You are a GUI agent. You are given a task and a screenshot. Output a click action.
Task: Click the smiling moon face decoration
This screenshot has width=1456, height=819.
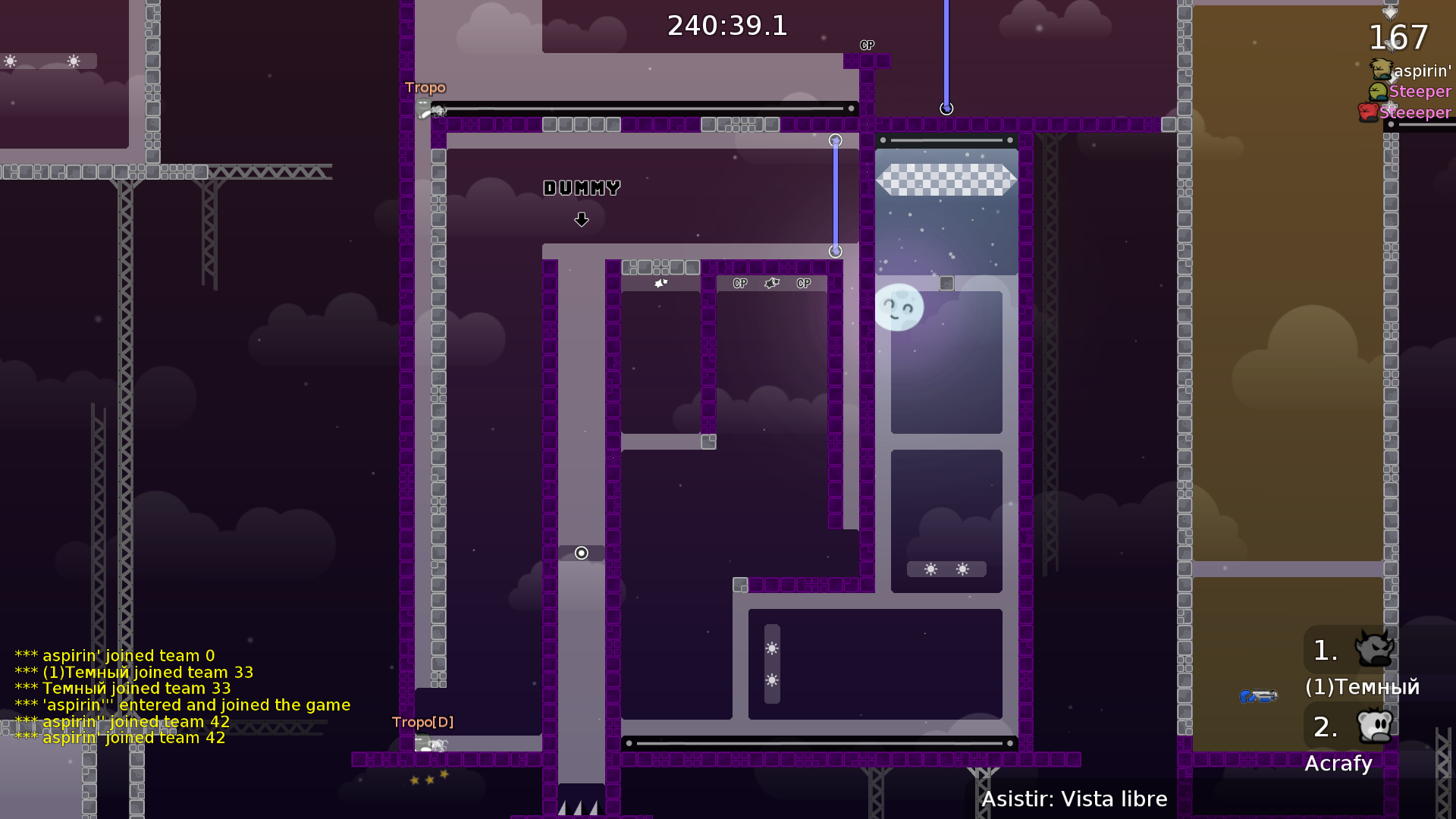coord(900,307)
